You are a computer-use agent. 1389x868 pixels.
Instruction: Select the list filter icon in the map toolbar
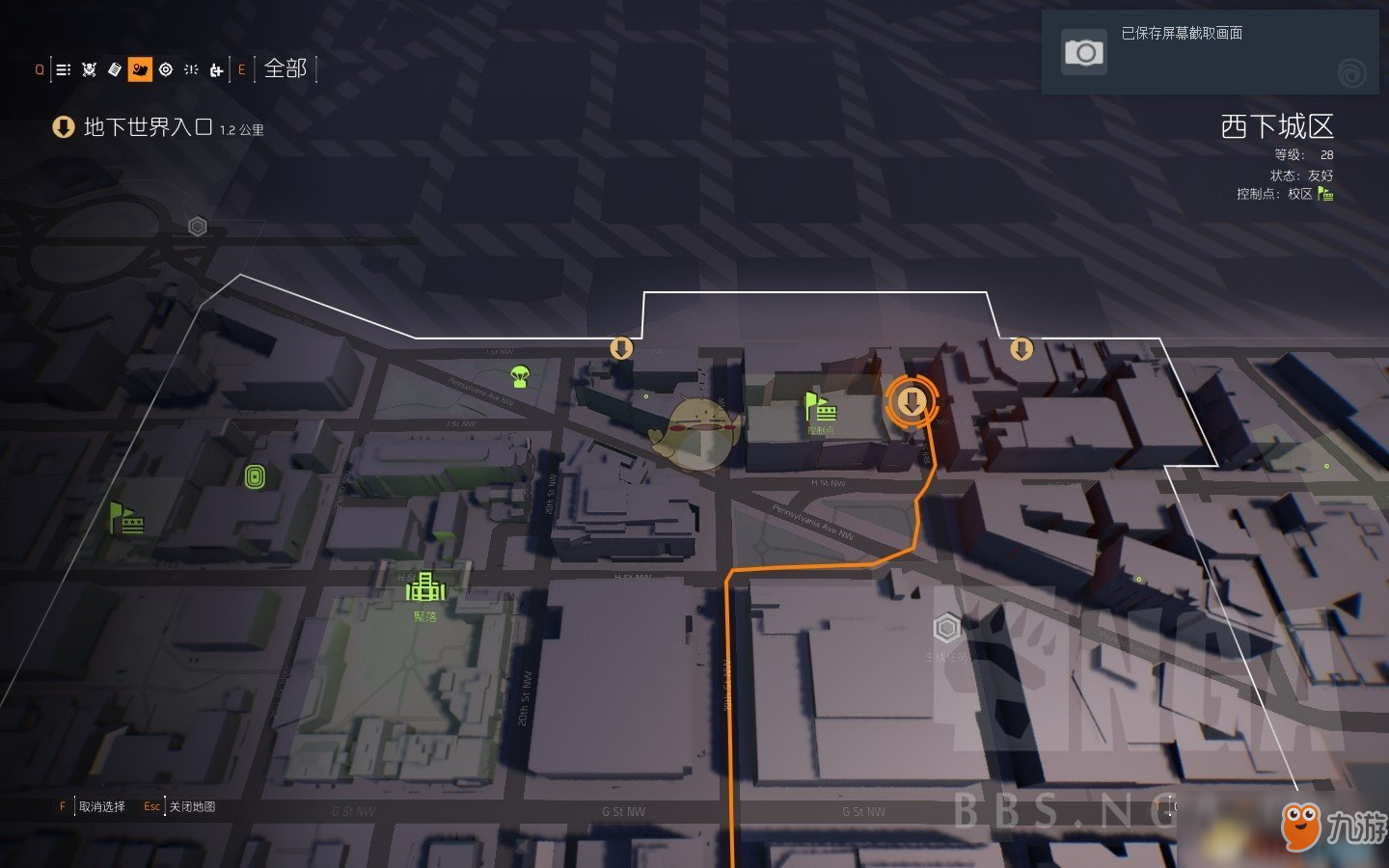64,69
